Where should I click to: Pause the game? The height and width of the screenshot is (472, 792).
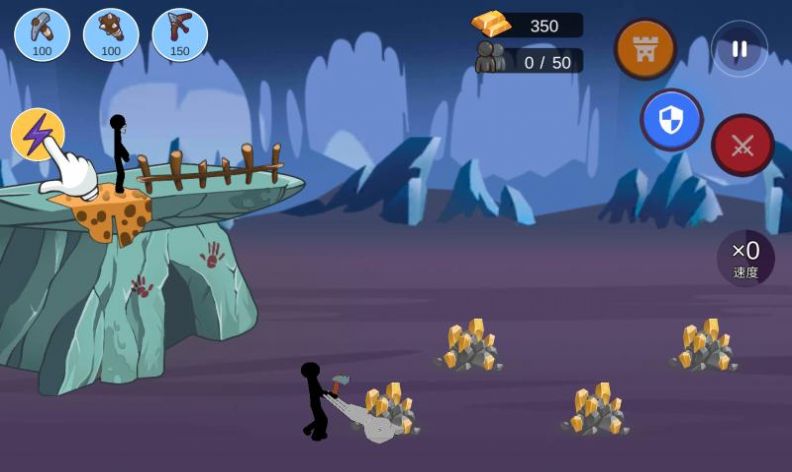pyautogui.click(x=740, y=49)
